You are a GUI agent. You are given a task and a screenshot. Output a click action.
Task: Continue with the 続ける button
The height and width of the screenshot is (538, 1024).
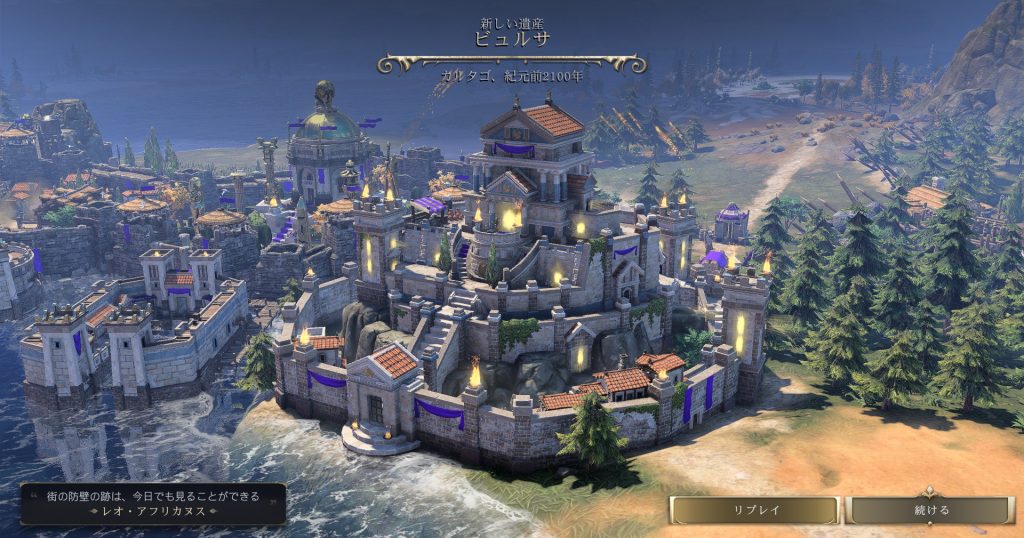click(x=930, y=510)
